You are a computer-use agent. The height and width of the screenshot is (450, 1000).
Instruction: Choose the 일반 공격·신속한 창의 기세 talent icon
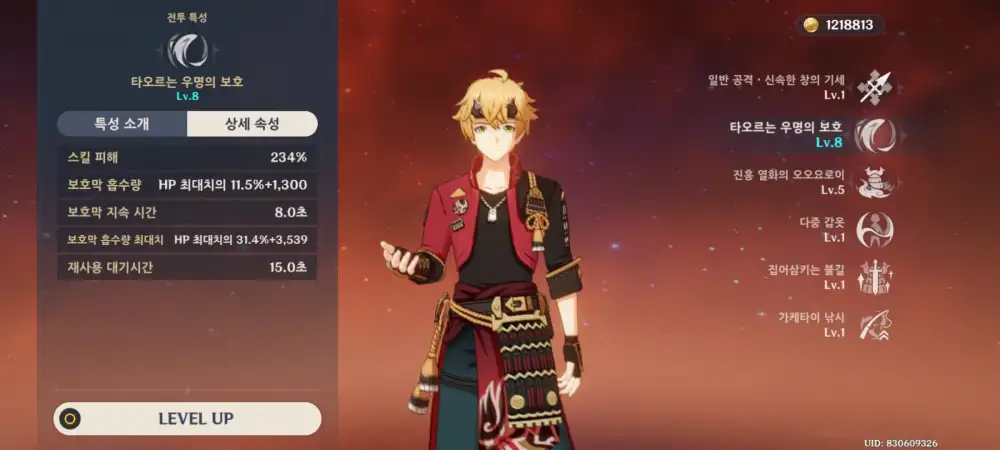pos(874,86)
